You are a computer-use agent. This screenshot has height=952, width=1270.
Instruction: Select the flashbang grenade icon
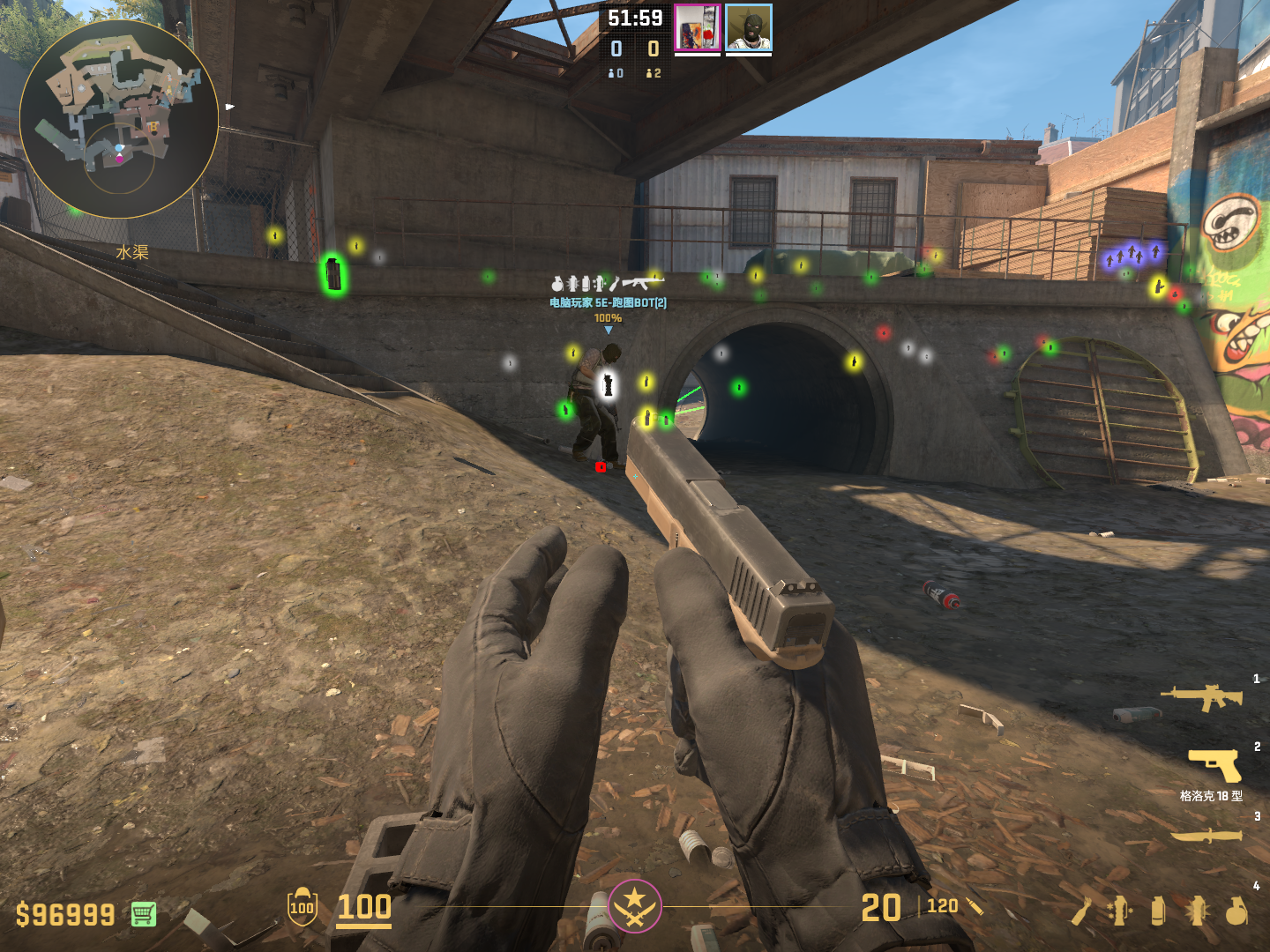(x=1197, y=911)
